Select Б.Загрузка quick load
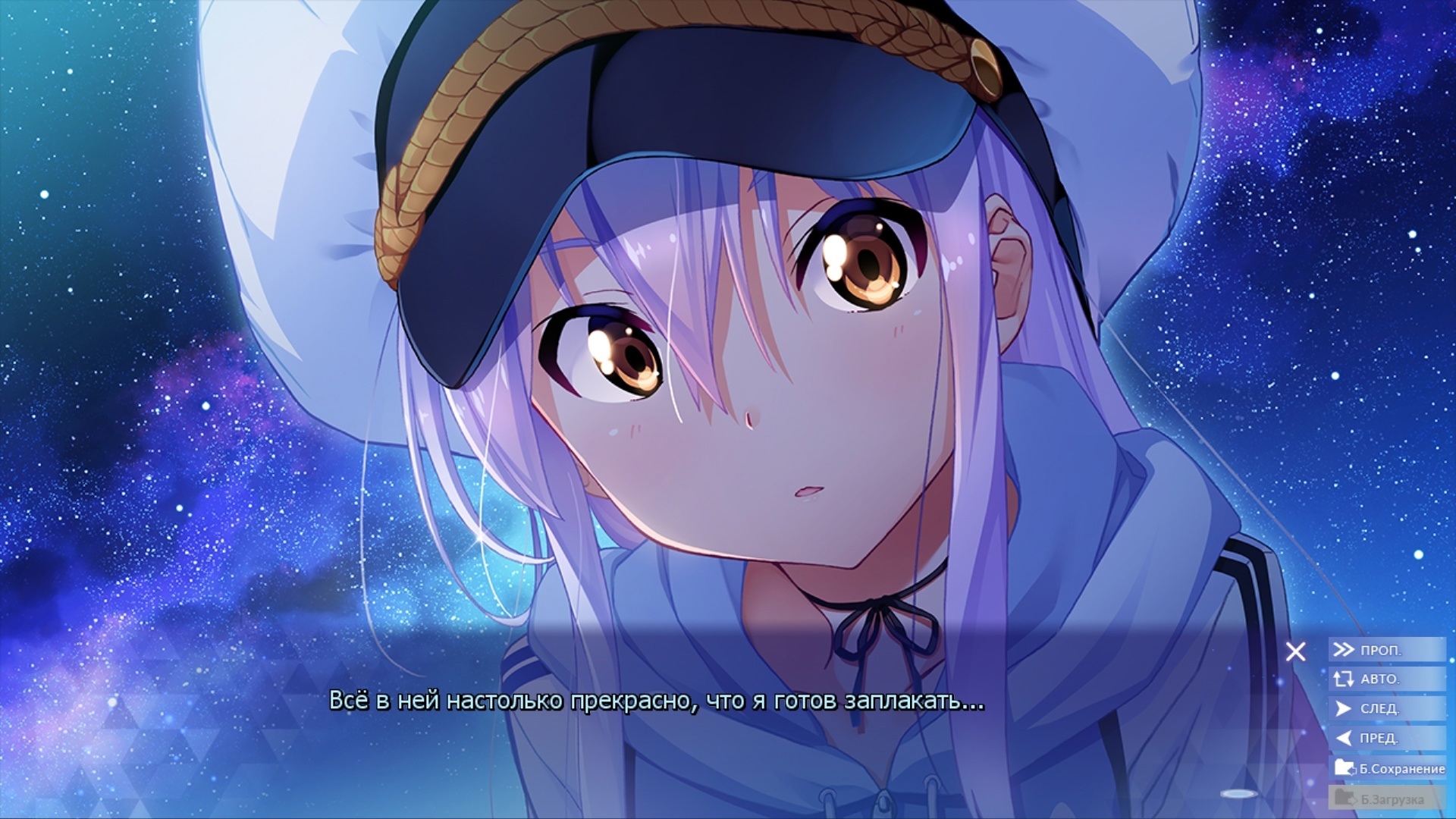1456x819 pixels. point(1386,799)
